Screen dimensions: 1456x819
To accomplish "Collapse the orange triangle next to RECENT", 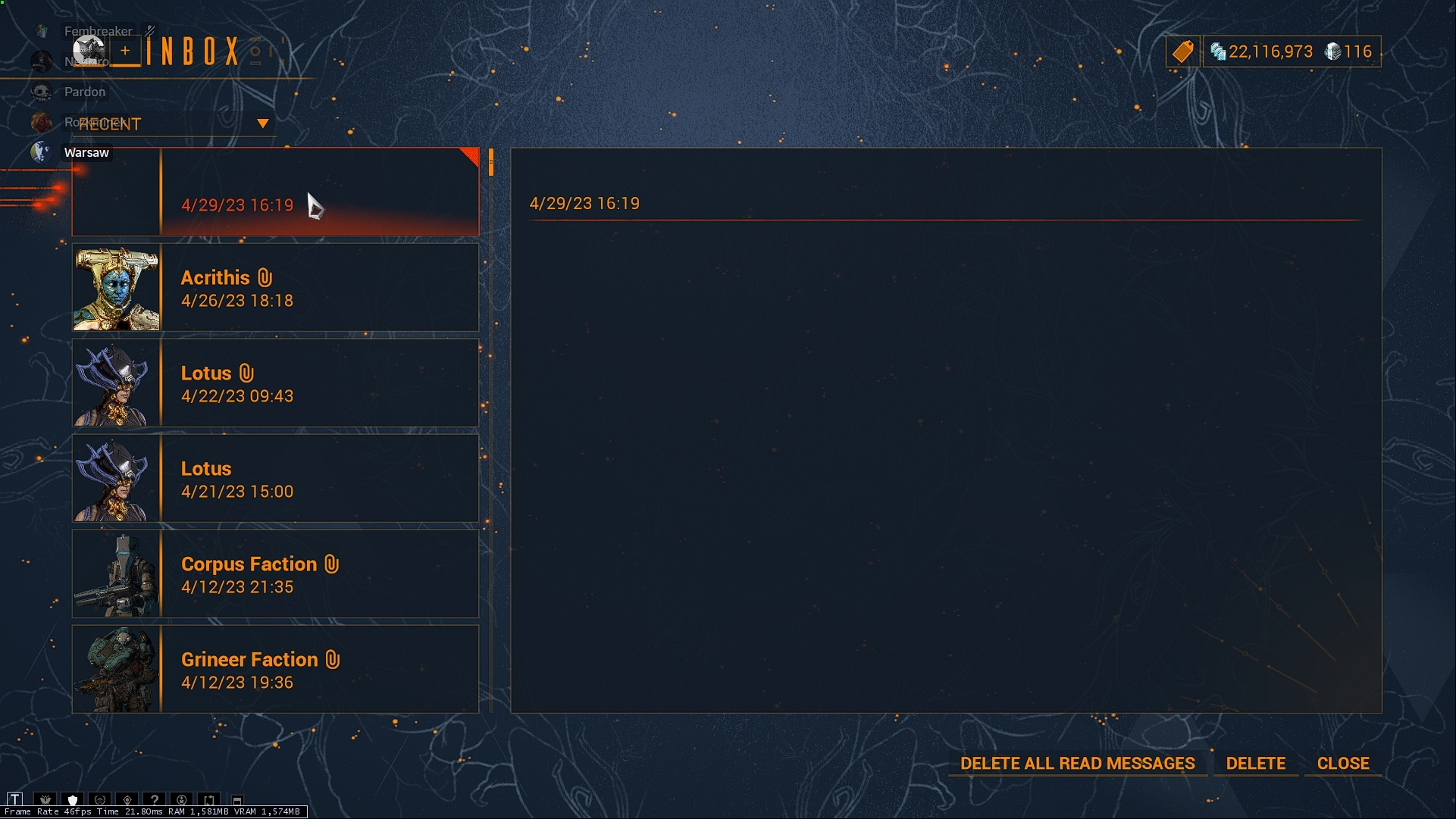I will pyautogui.click(x=262, y=122).
